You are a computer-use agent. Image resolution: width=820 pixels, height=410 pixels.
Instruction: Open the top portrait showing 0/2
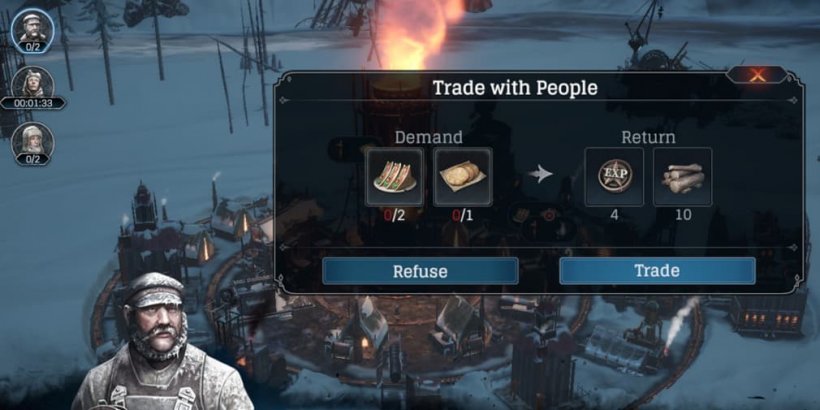tap(32, 27)
